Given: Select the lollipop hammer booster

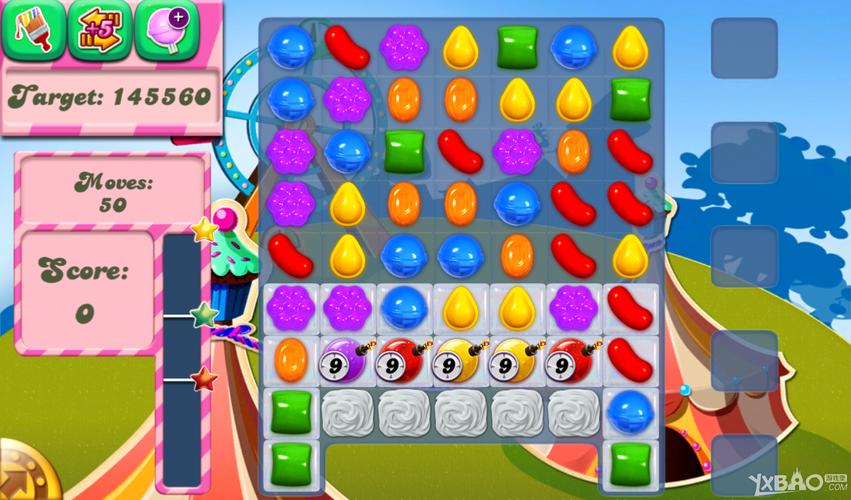Looking at the screenshot, I should point(166,29).
